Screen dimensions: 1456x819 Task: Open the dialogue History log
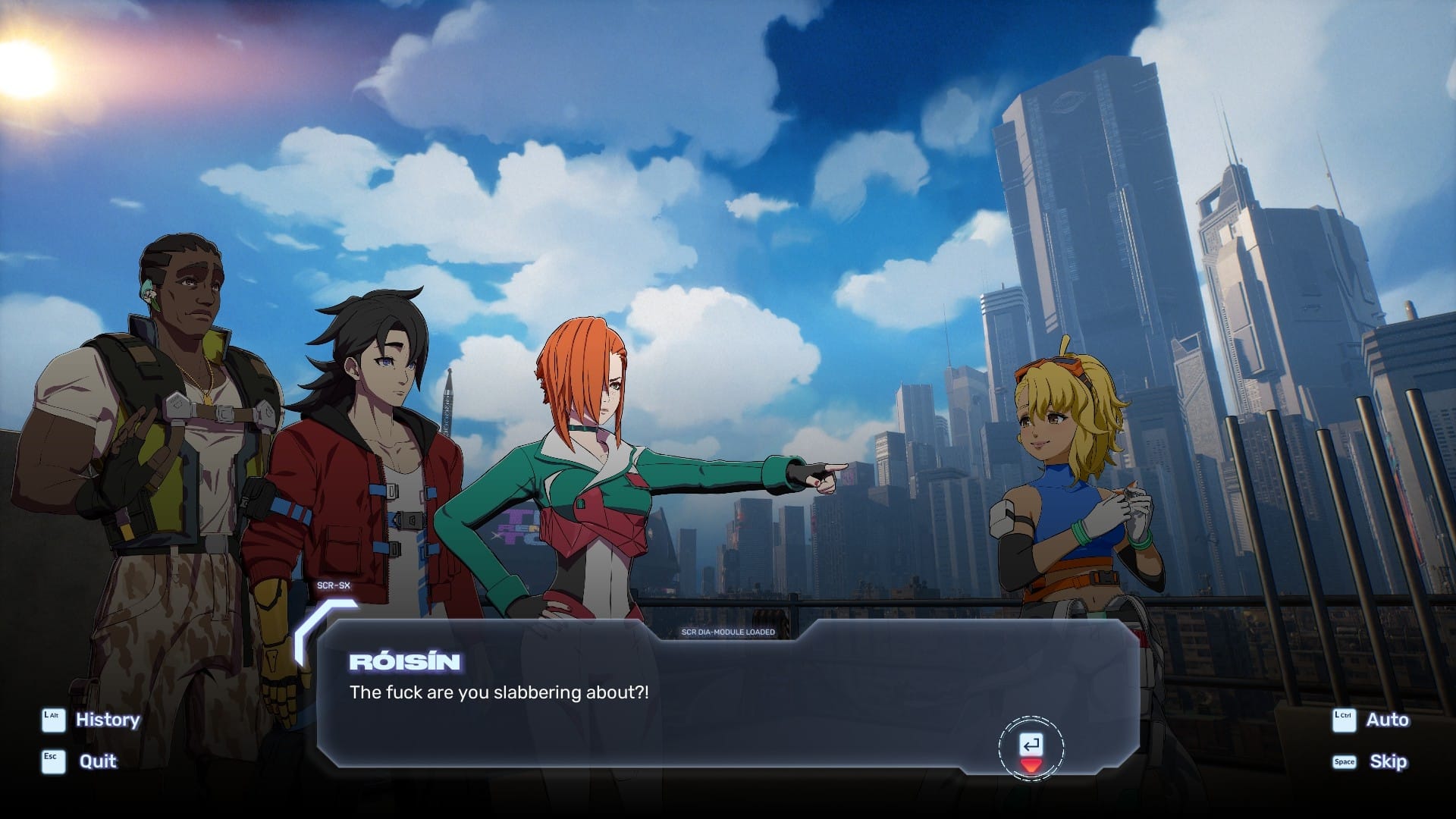[107, 720]
